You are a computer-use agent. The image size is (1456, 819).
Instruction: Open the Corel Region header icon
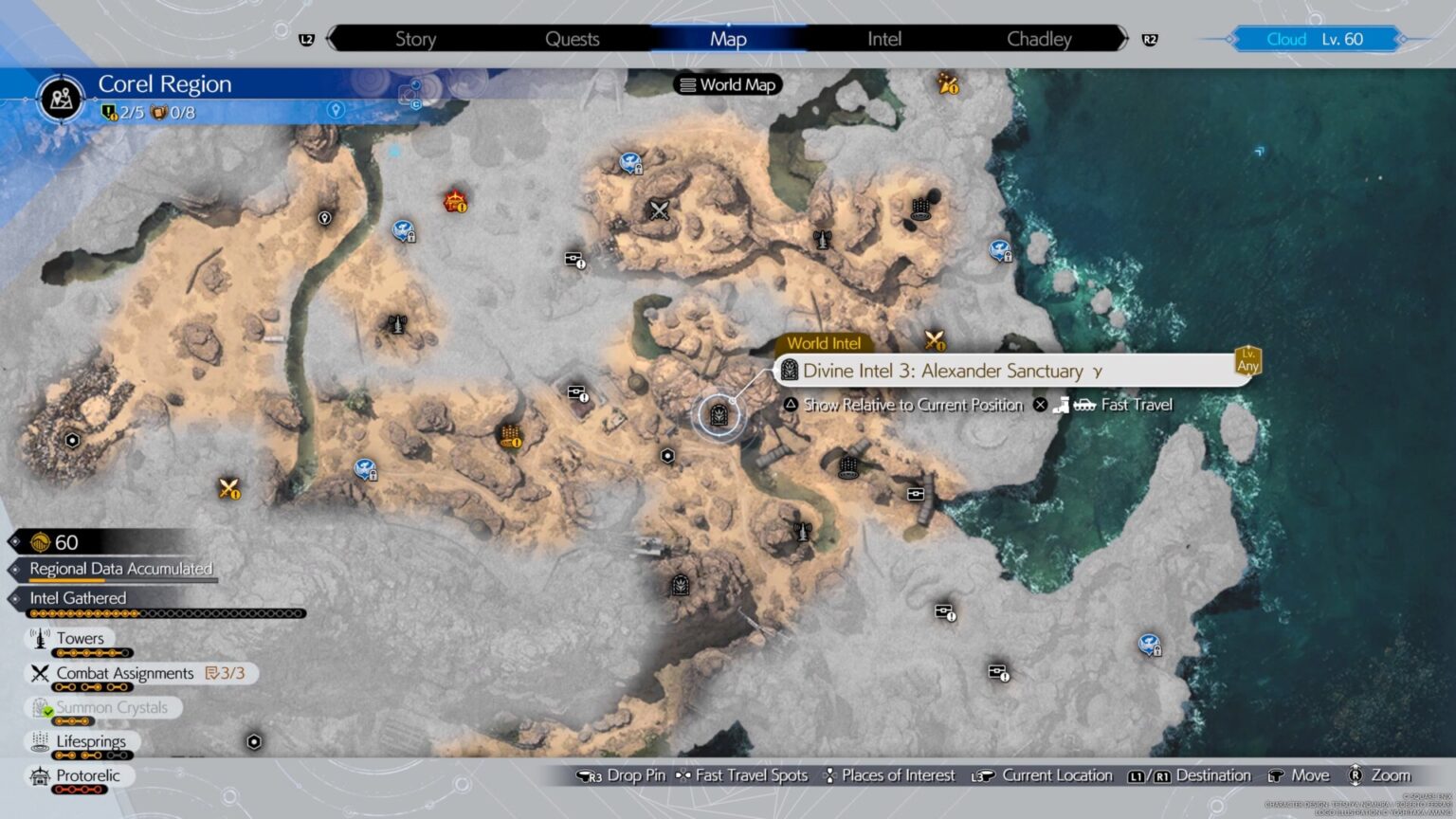pos(62,98)
